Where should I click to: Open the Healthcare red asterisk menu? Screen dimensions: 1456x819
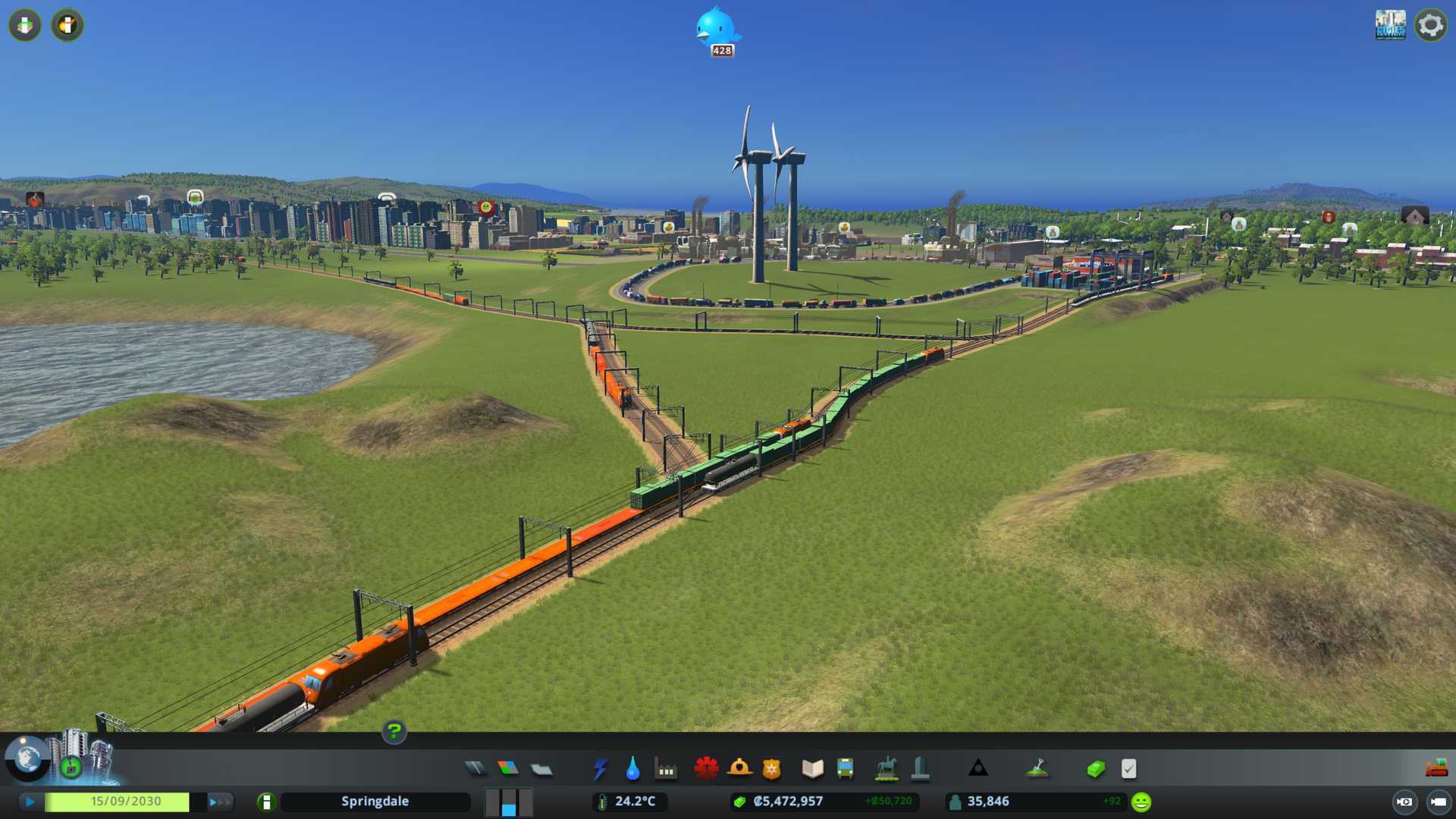706,769
